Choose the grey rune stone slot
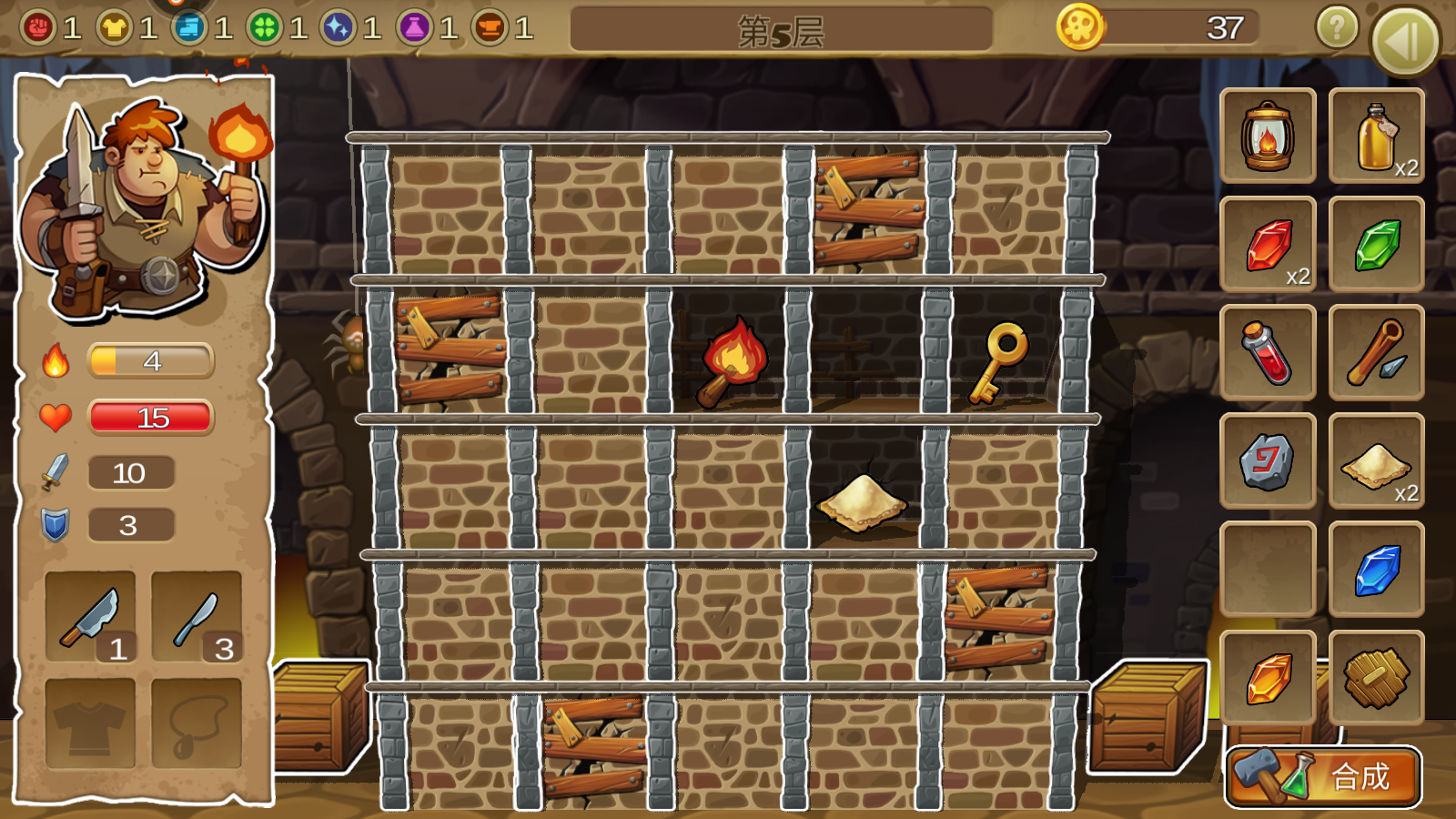1456x819 pixels. (1268, 460)
